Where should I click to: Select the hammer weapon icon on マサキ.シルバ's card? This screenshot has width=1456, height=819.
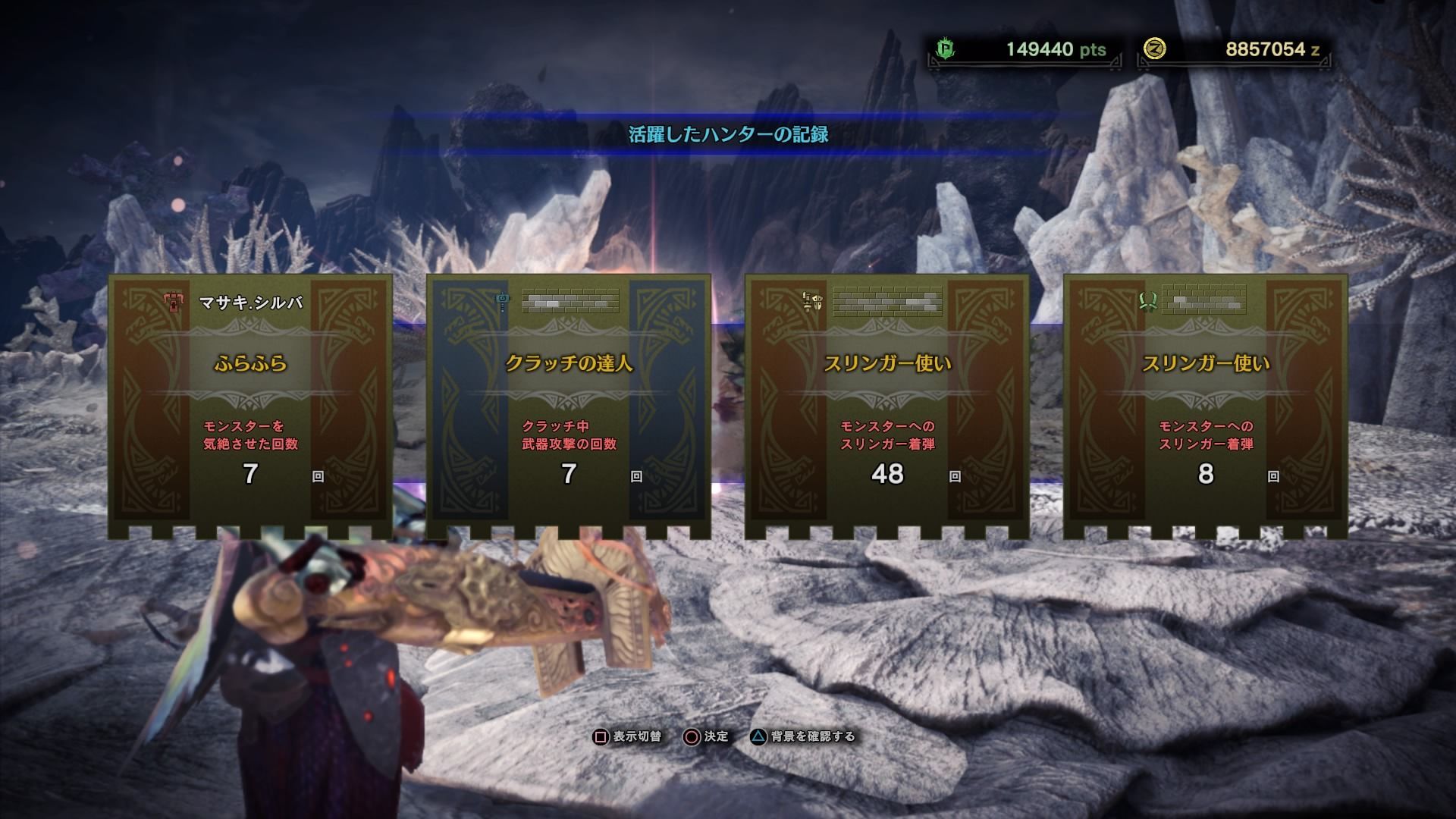[x=173, y=301]
